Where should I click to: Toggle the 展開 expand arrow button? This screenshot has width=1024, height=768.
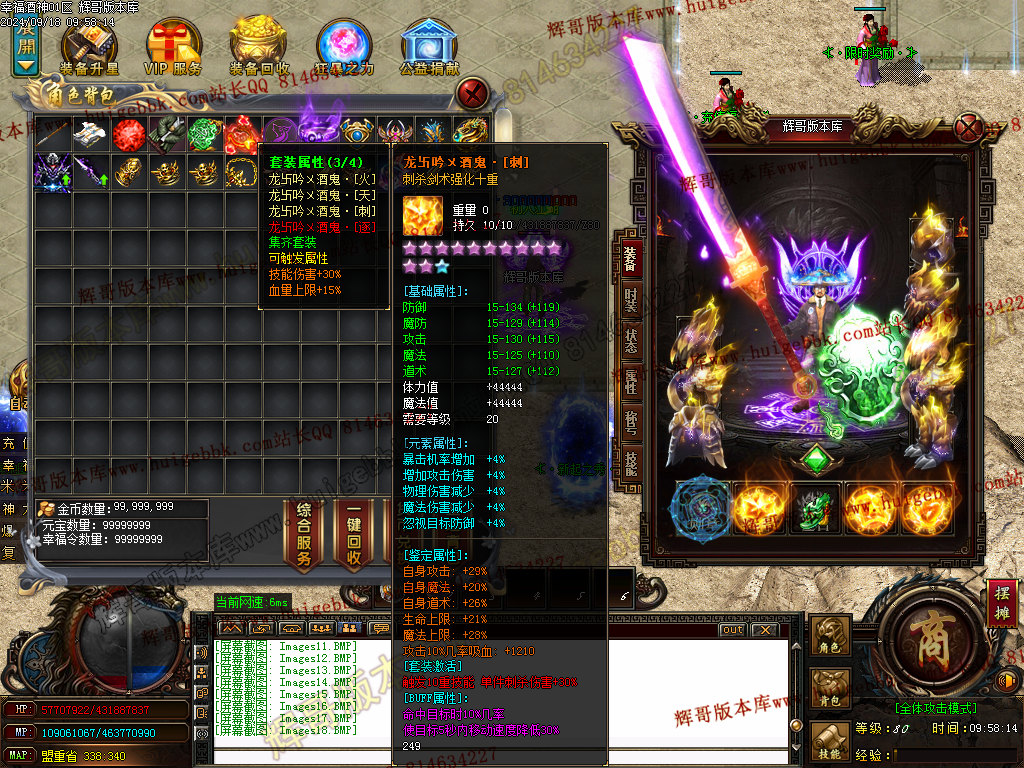[26, 52]
